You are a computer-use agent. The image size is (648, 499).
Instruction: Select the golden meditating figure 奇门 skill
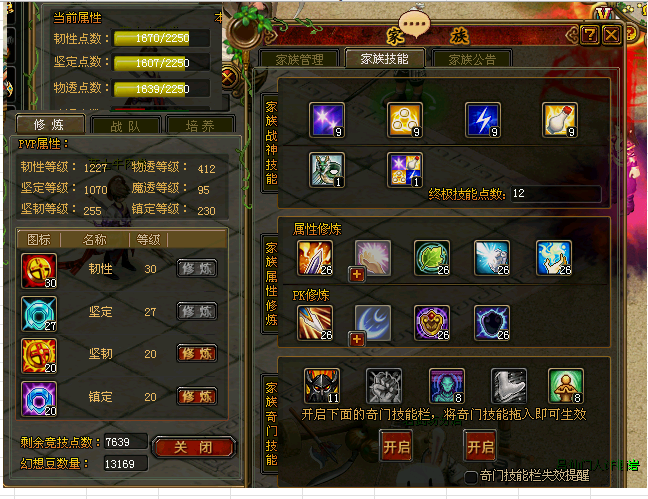(x=565, y=386)
